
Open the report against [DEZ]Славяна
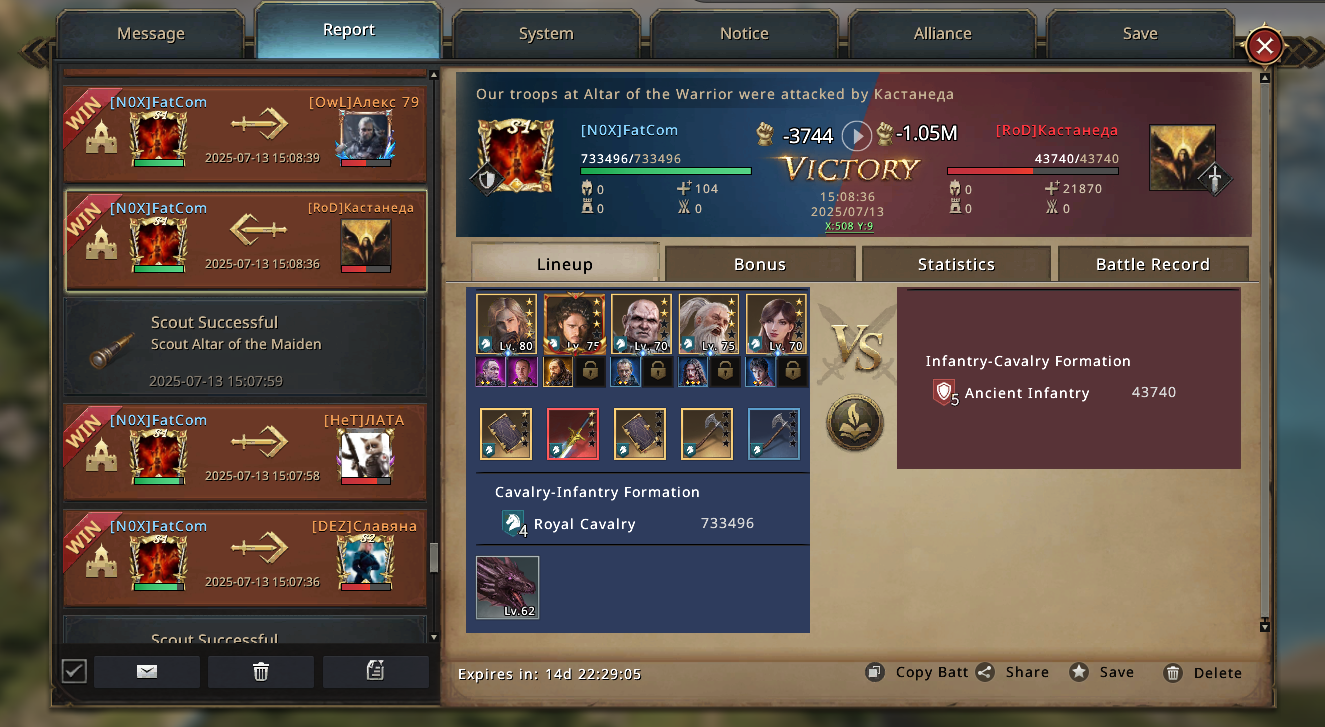pos(245,558)
